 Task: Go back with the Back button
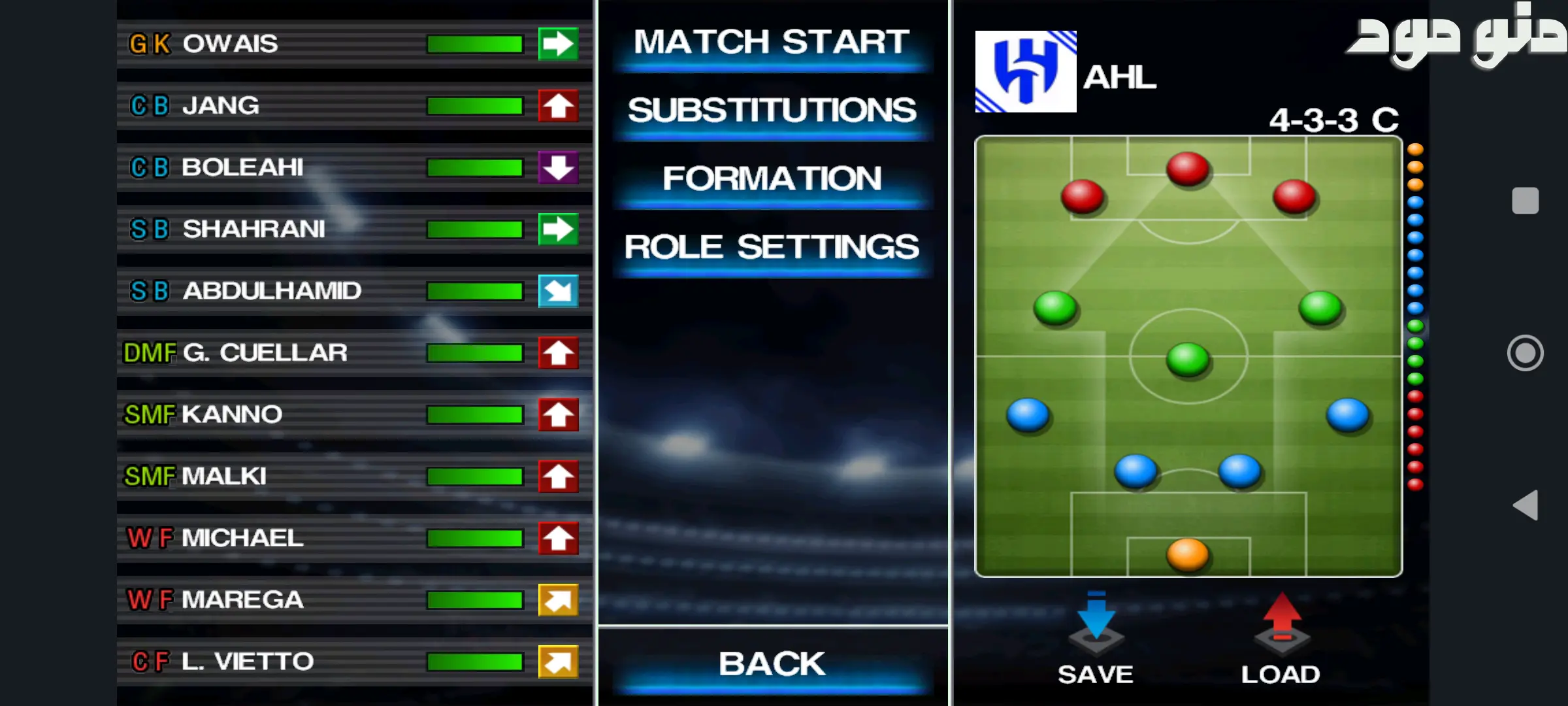click(772, 664)
